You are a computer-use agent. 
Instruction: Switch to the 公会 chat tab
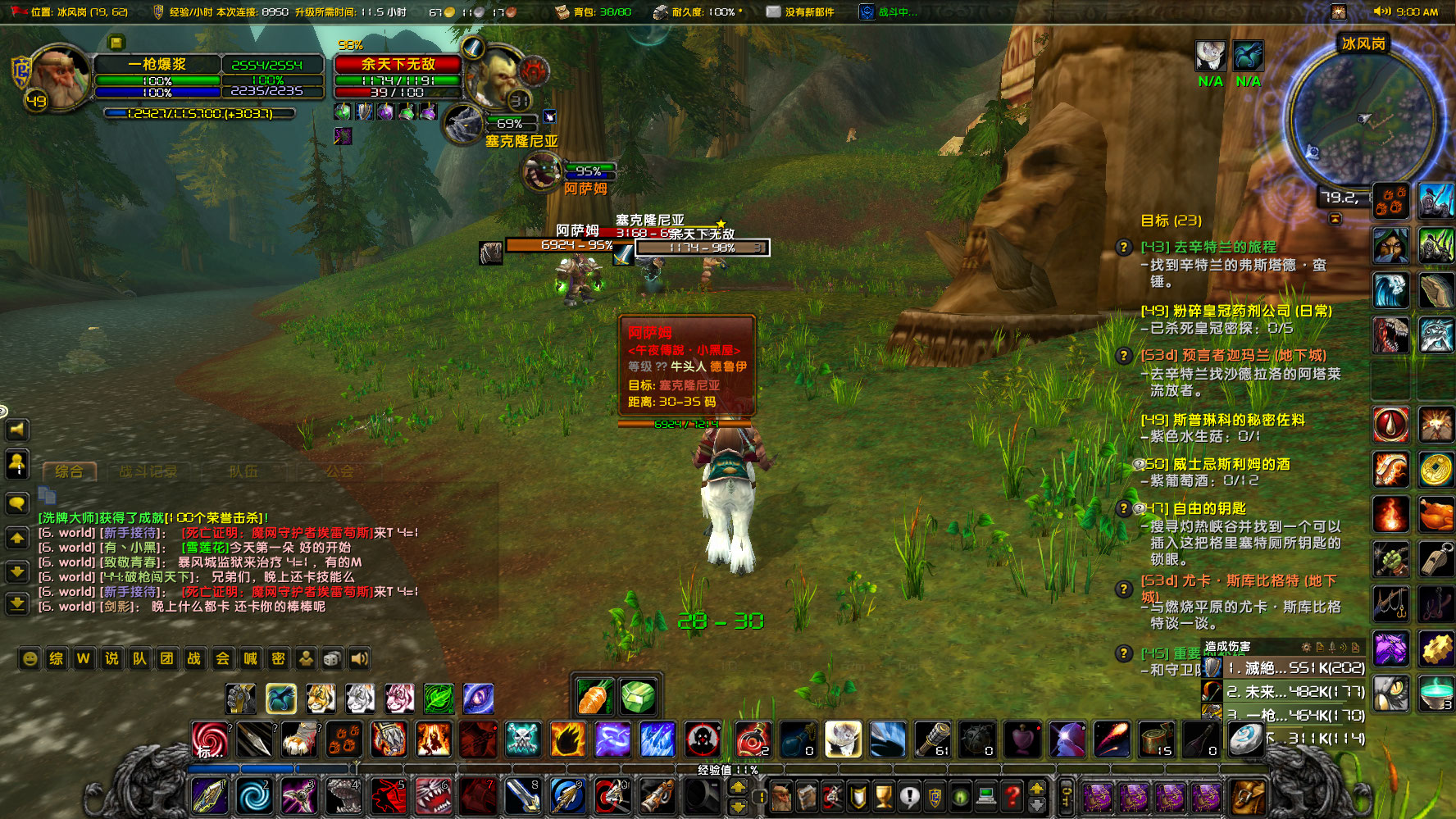click(336, 471)
